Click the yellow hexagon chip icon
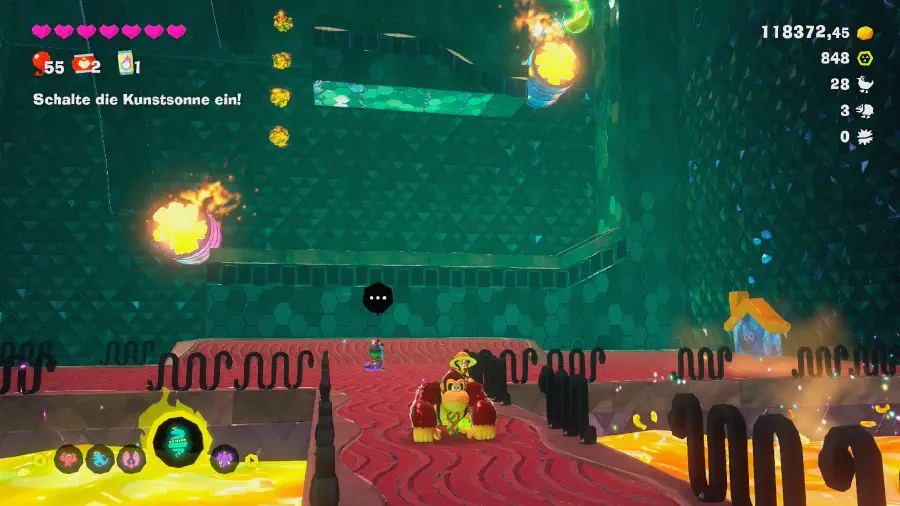 (x=865, y=58)
